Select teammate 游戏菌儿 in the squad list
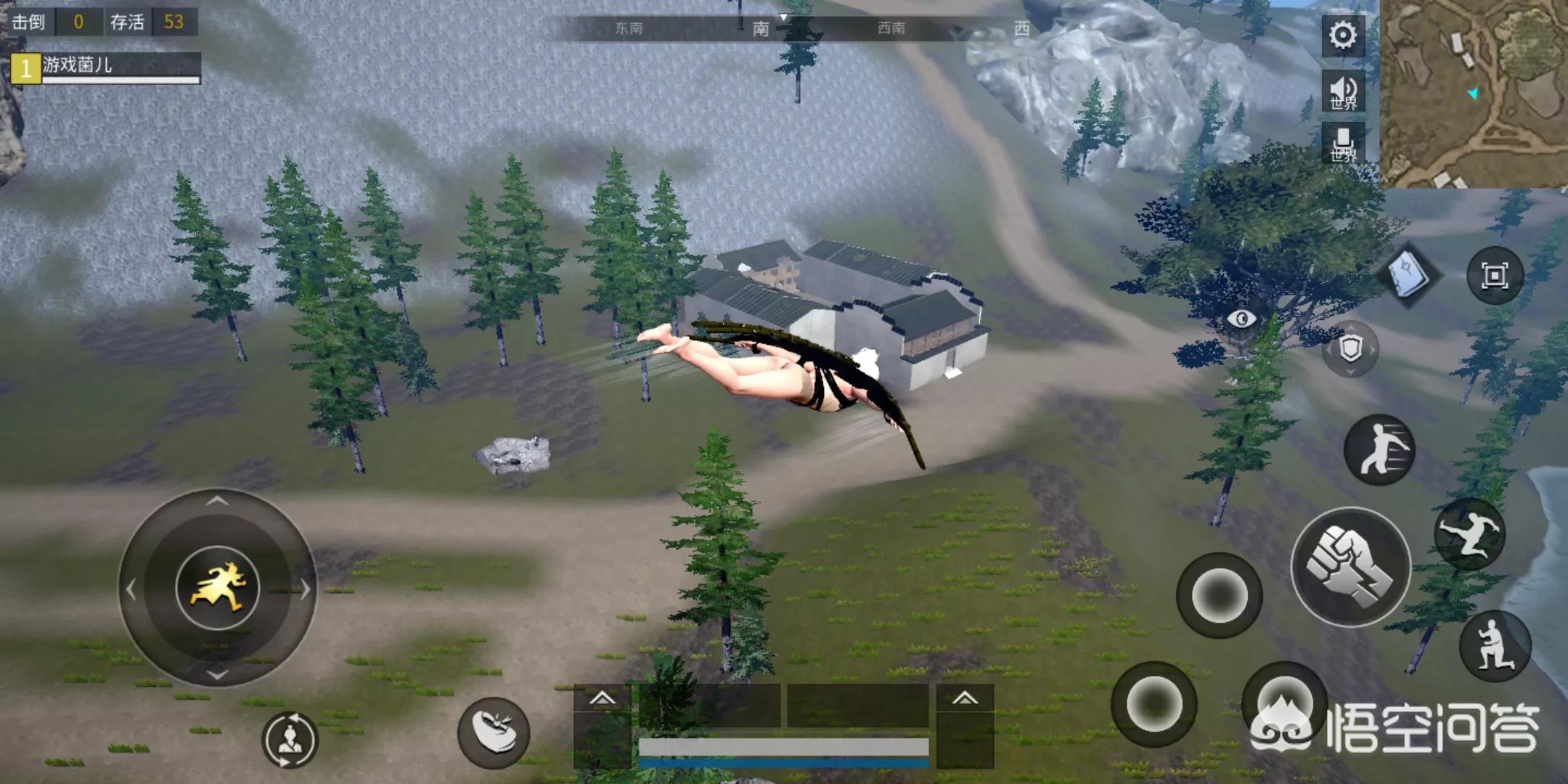Screen dimensions: 1568x784 [106, 68]
